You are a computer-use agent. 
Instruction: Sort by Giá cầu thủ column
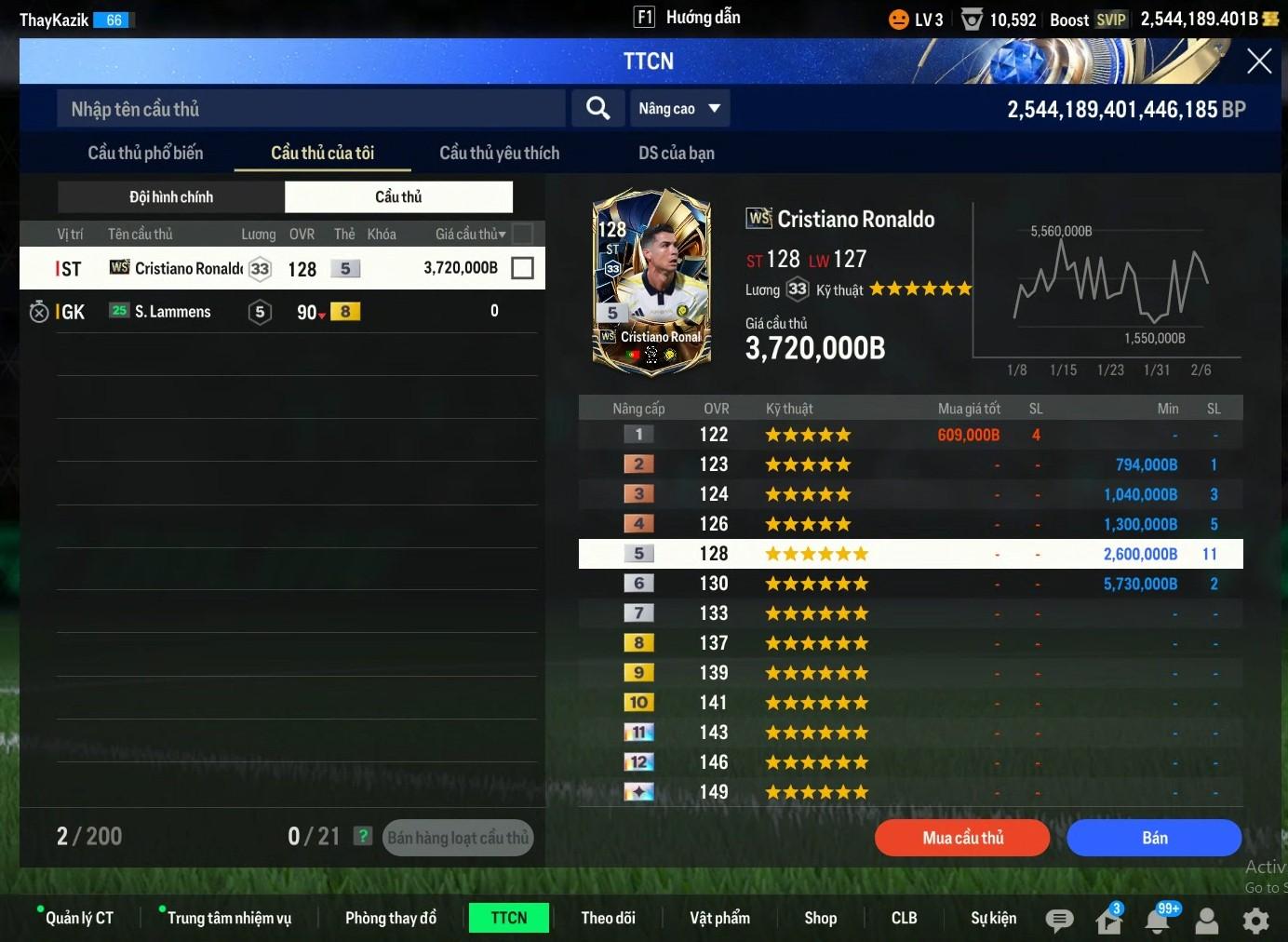(x=470, y=234)
